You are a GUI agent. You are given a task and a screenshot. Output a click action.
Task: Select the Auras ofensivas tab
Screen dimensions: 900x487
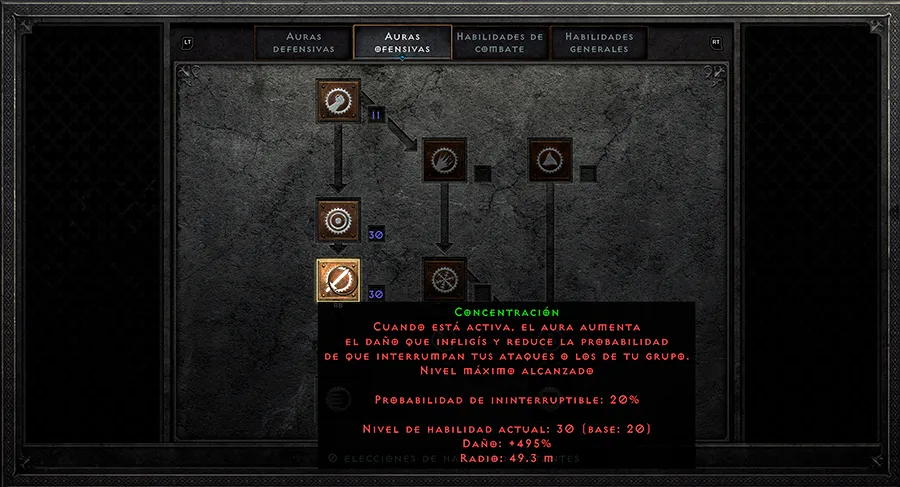point(401,42)
